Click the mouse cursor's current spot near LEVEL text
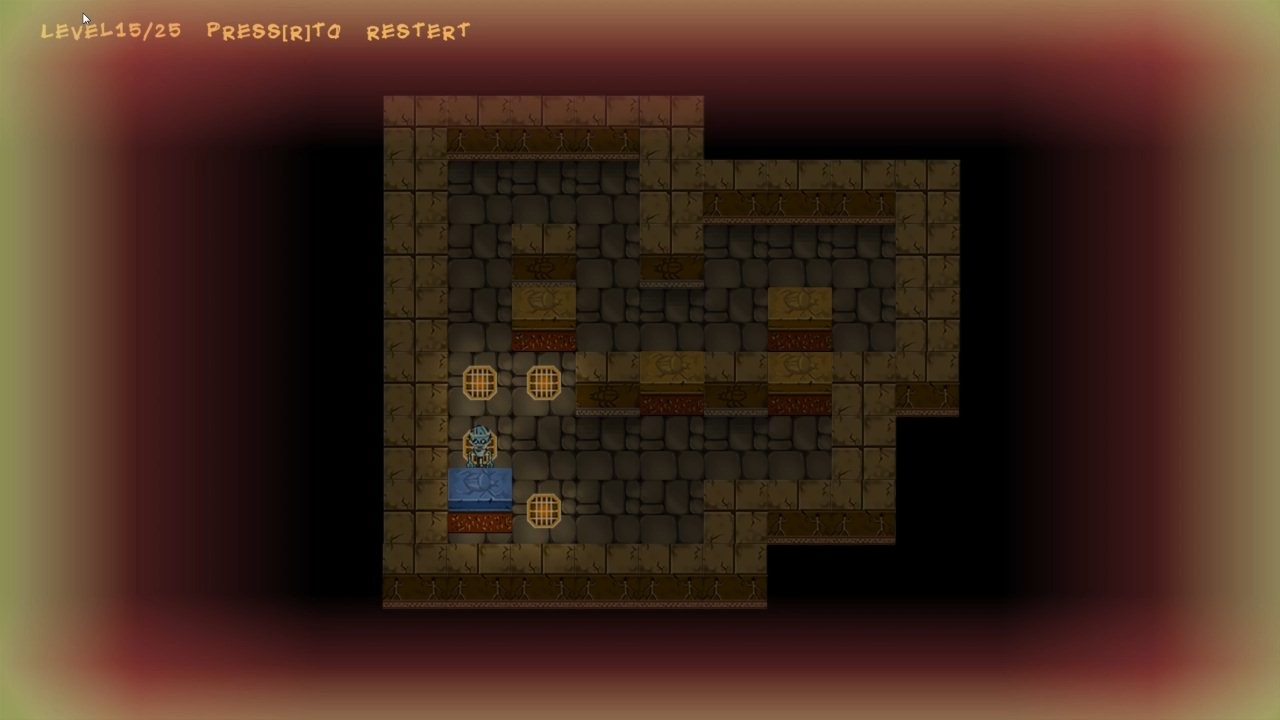 point(85,18)
